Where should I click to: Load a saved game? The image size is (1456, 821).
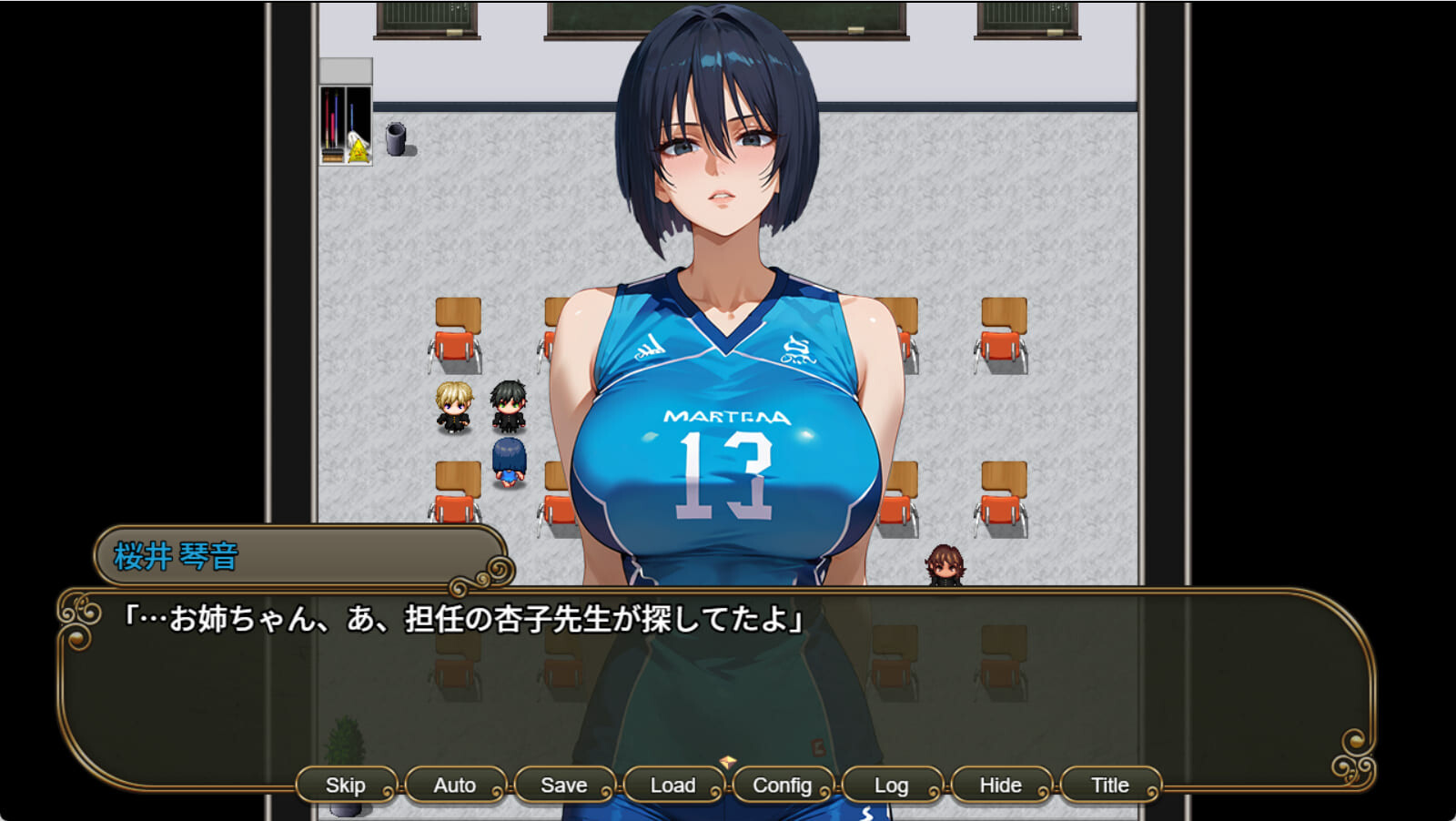(x=672, y=784)
